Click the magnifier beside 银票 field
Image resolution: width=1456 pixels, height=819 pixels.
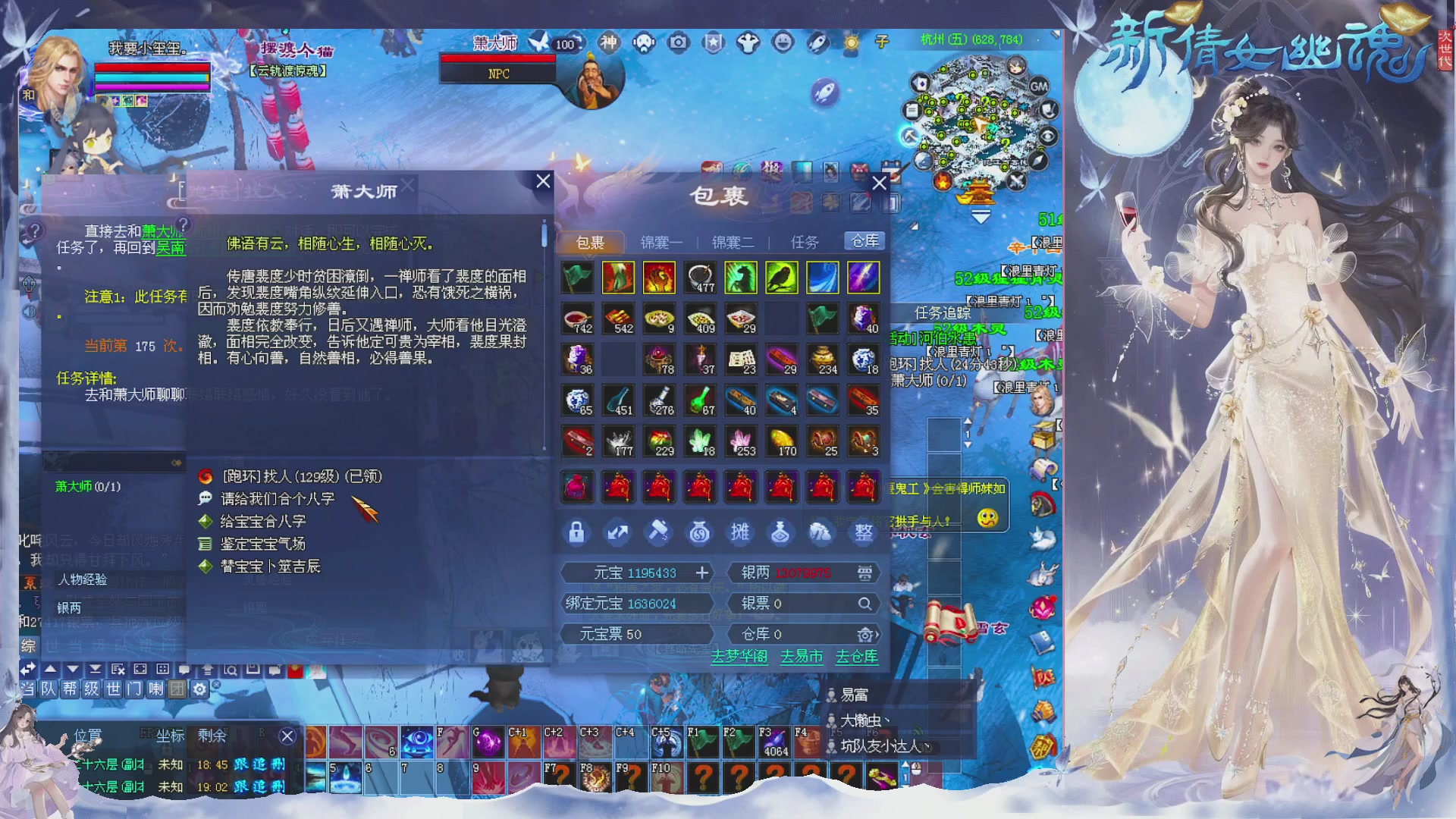864,603
